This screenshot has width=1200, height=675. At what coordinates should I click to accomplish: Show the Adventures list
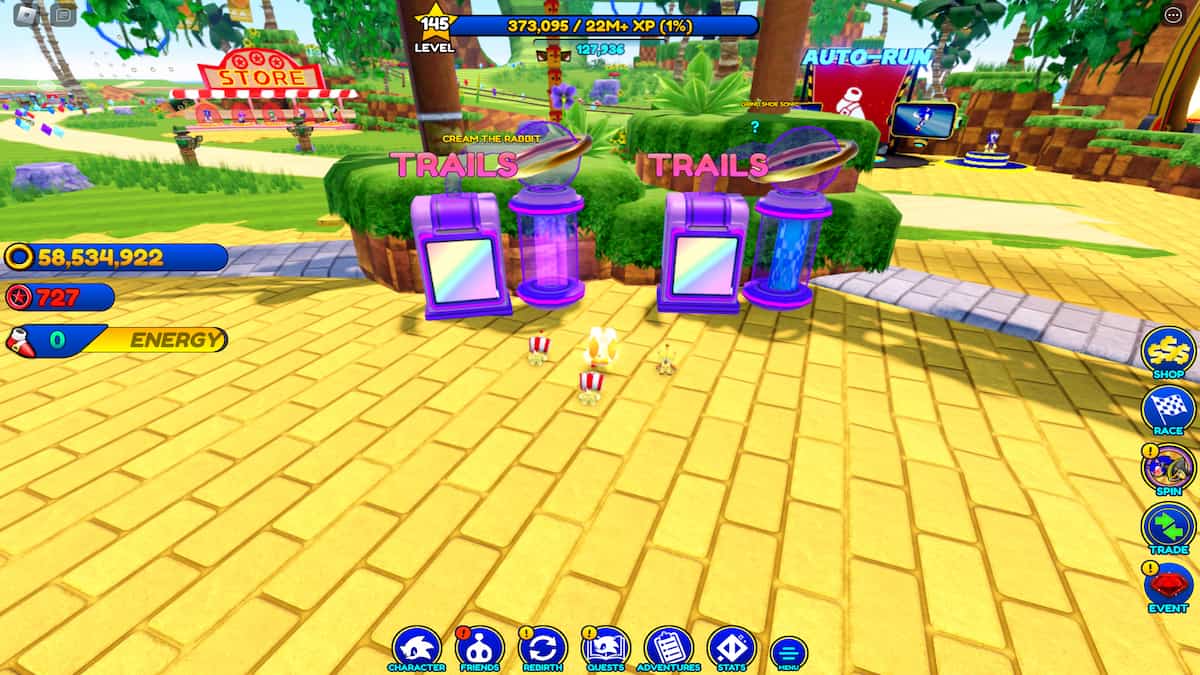tap(669, 647)
